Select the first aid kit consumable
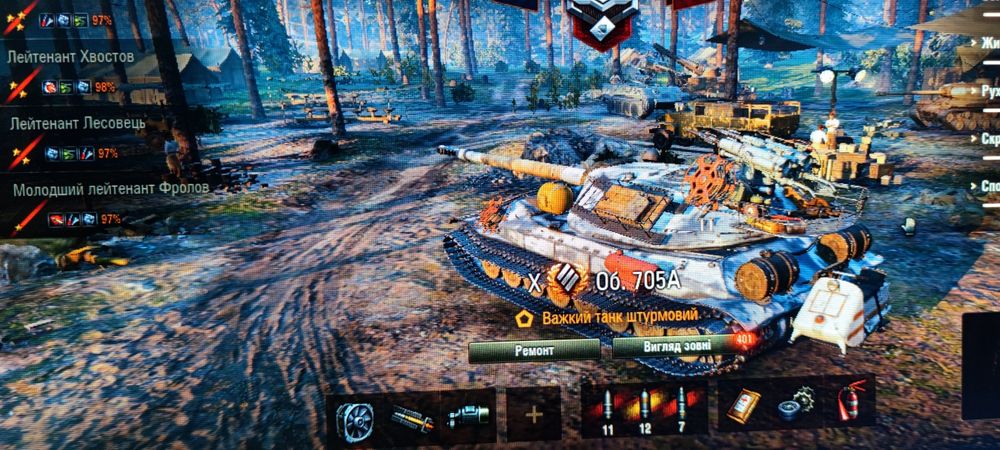The width and height of the screenshot is (1000, 450). (x=743, y=404)
